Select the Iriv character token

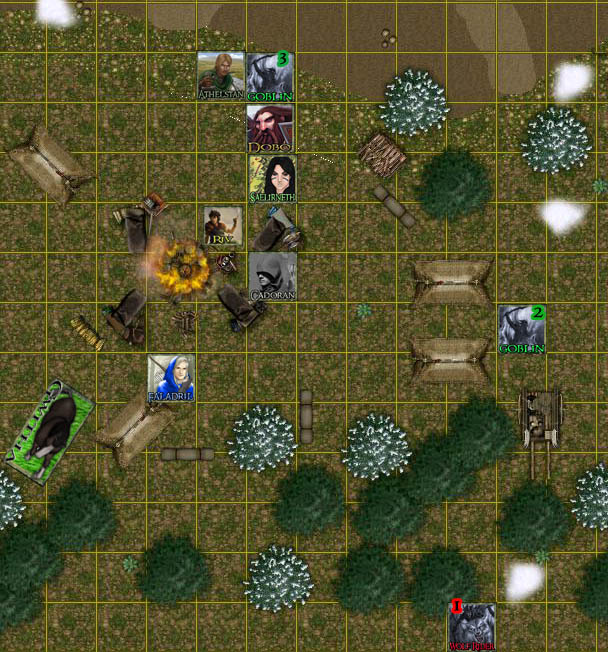coord(222,228)
